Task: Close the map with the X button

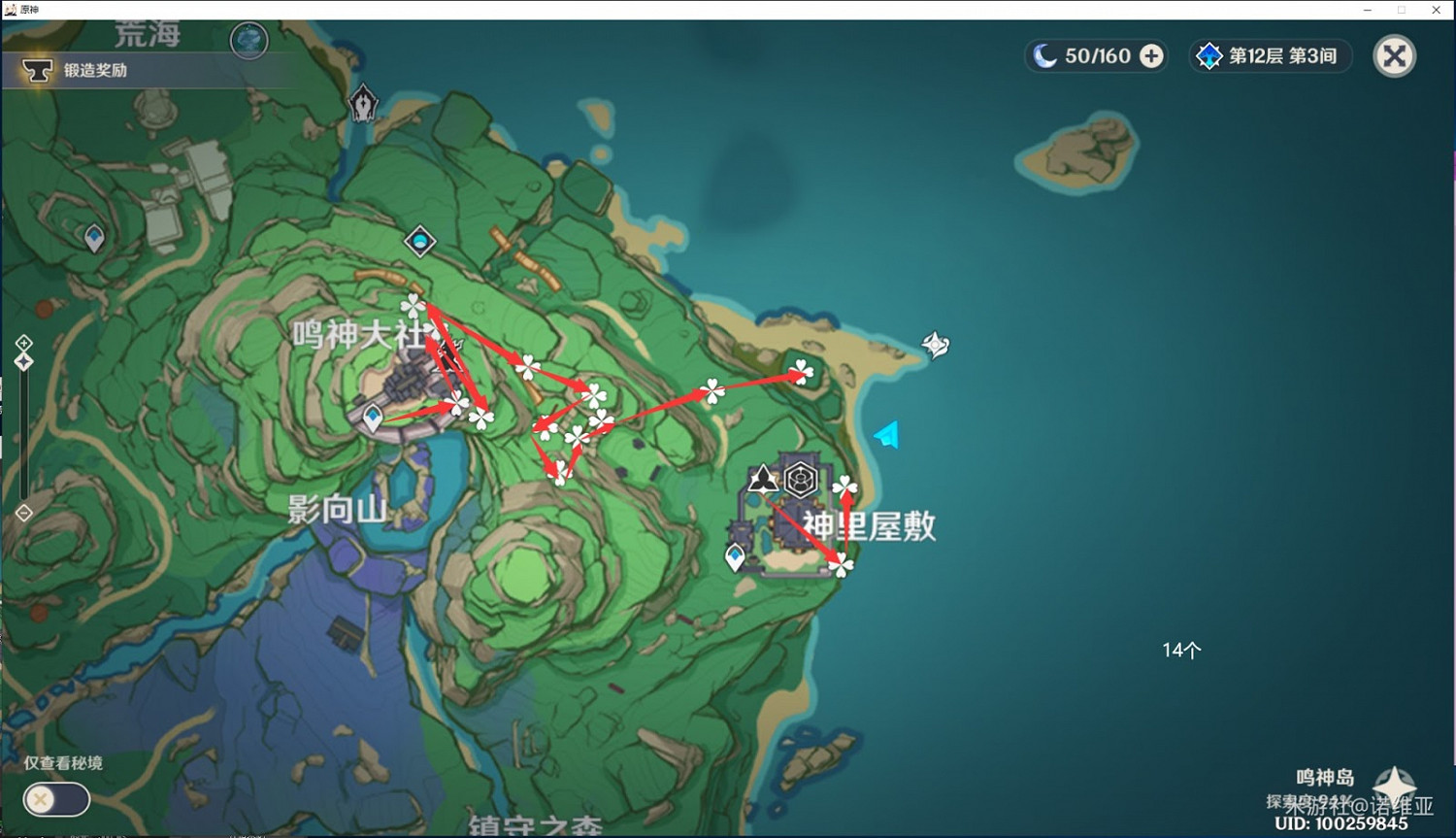Action: tap(1395, 55)
